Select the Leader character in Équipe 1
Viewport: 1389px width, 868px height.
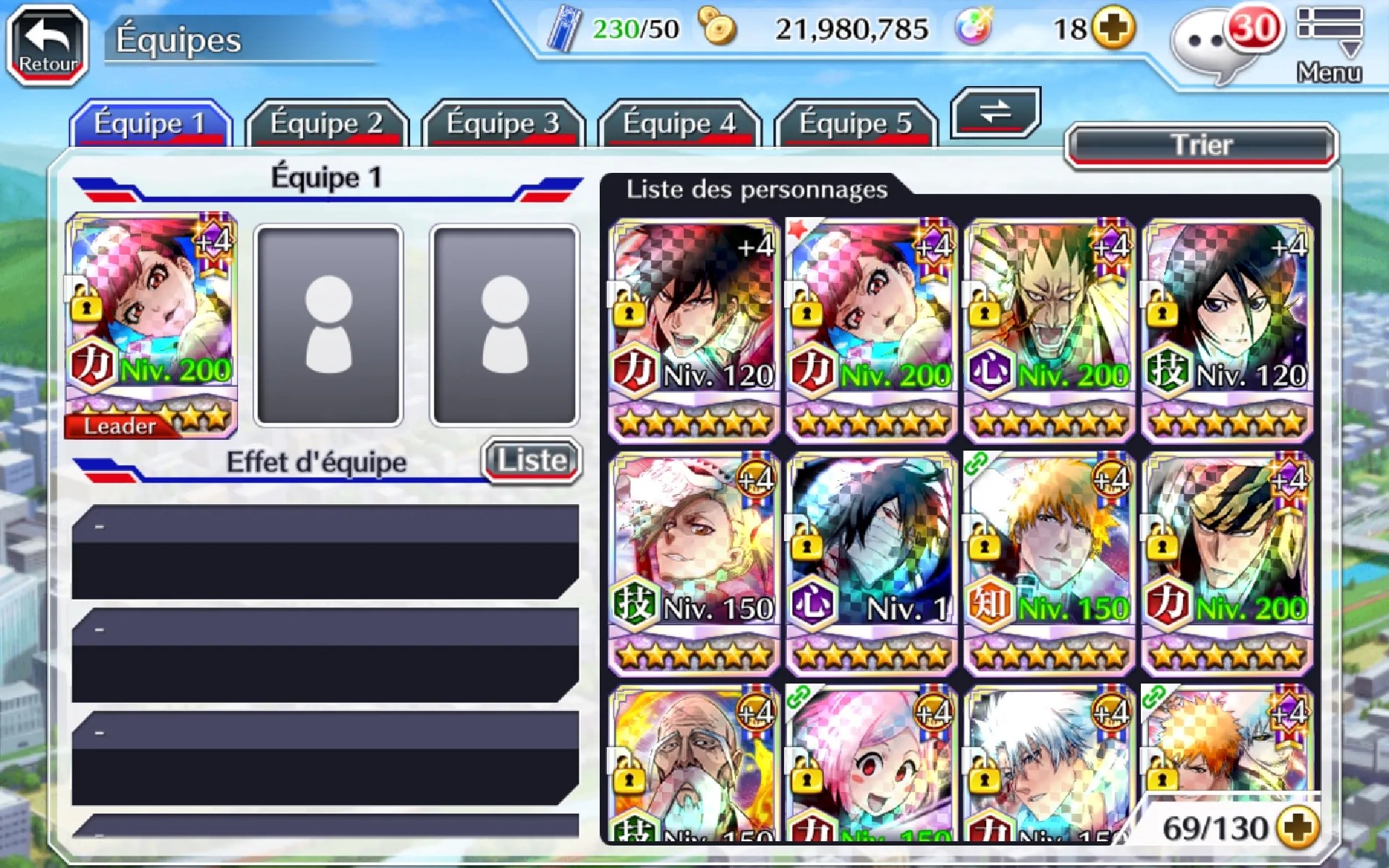coord(151,325)
